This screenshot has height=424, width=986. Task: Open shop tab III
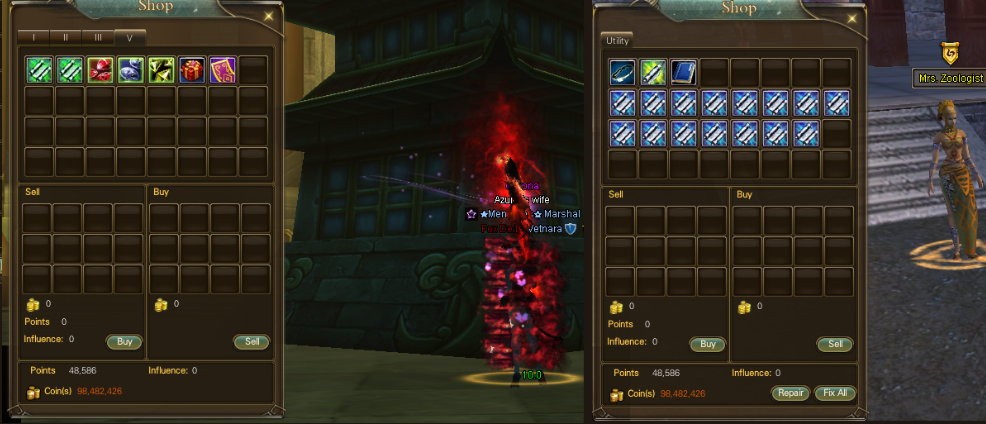click(x=98, y=37)
